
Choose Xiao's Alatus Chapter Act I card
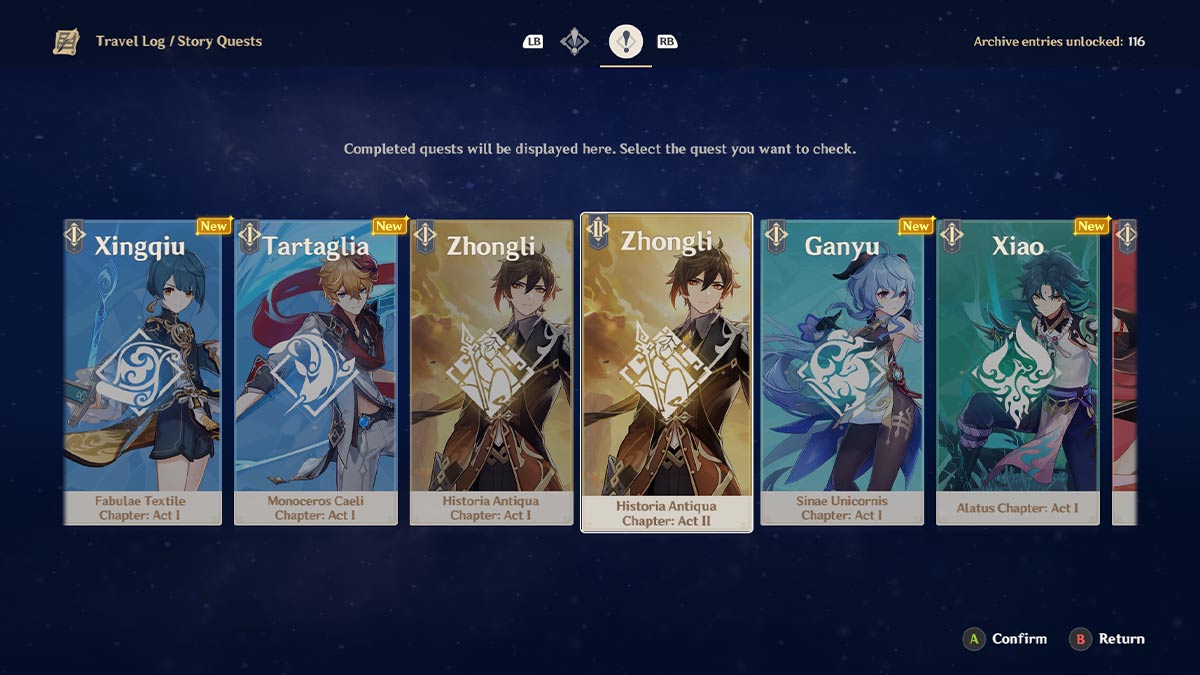tap(1017, 372)
